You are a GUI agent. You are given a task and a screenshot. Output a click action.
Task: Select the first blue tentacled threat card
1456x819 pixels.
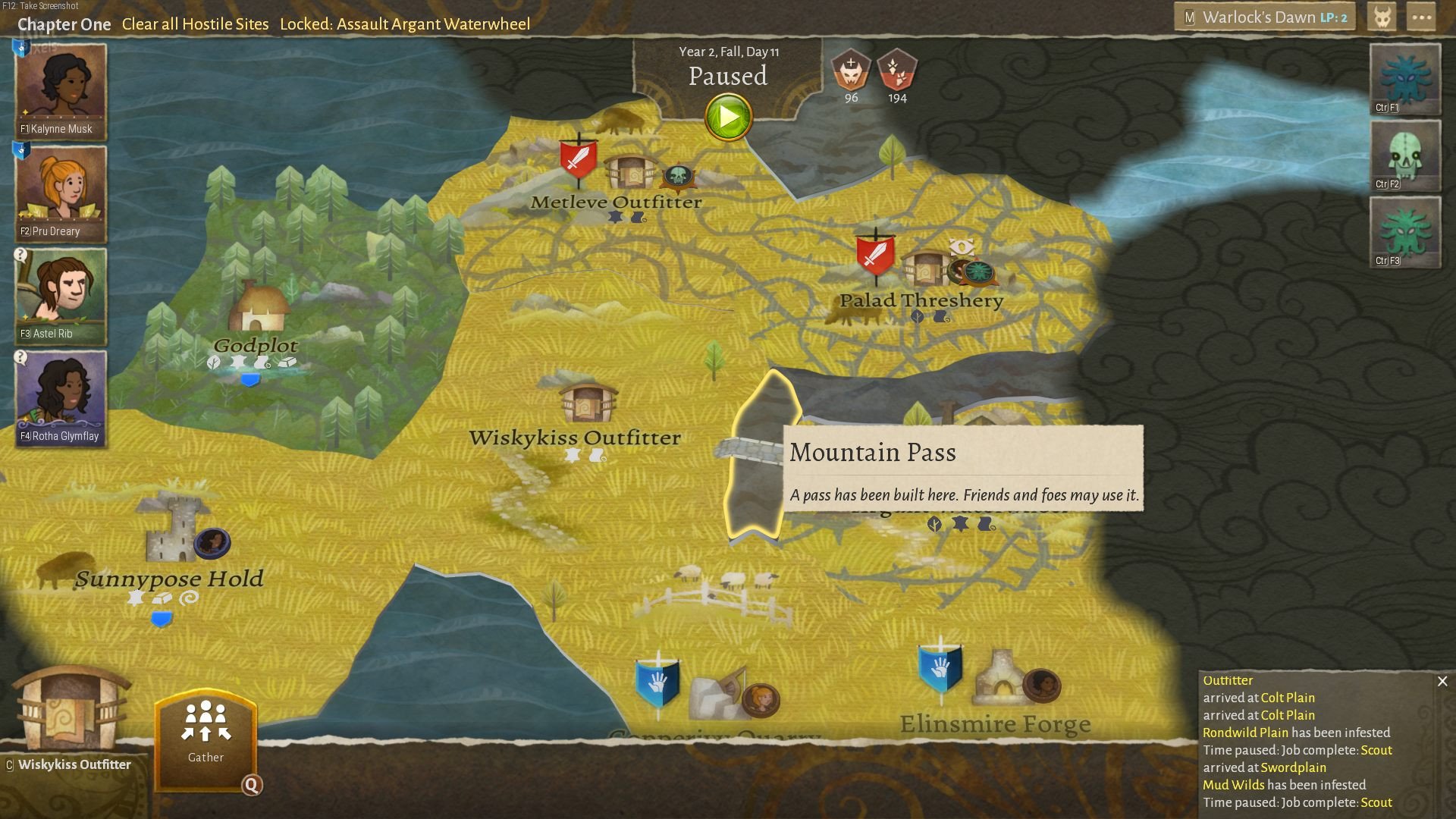point(1405,79)
